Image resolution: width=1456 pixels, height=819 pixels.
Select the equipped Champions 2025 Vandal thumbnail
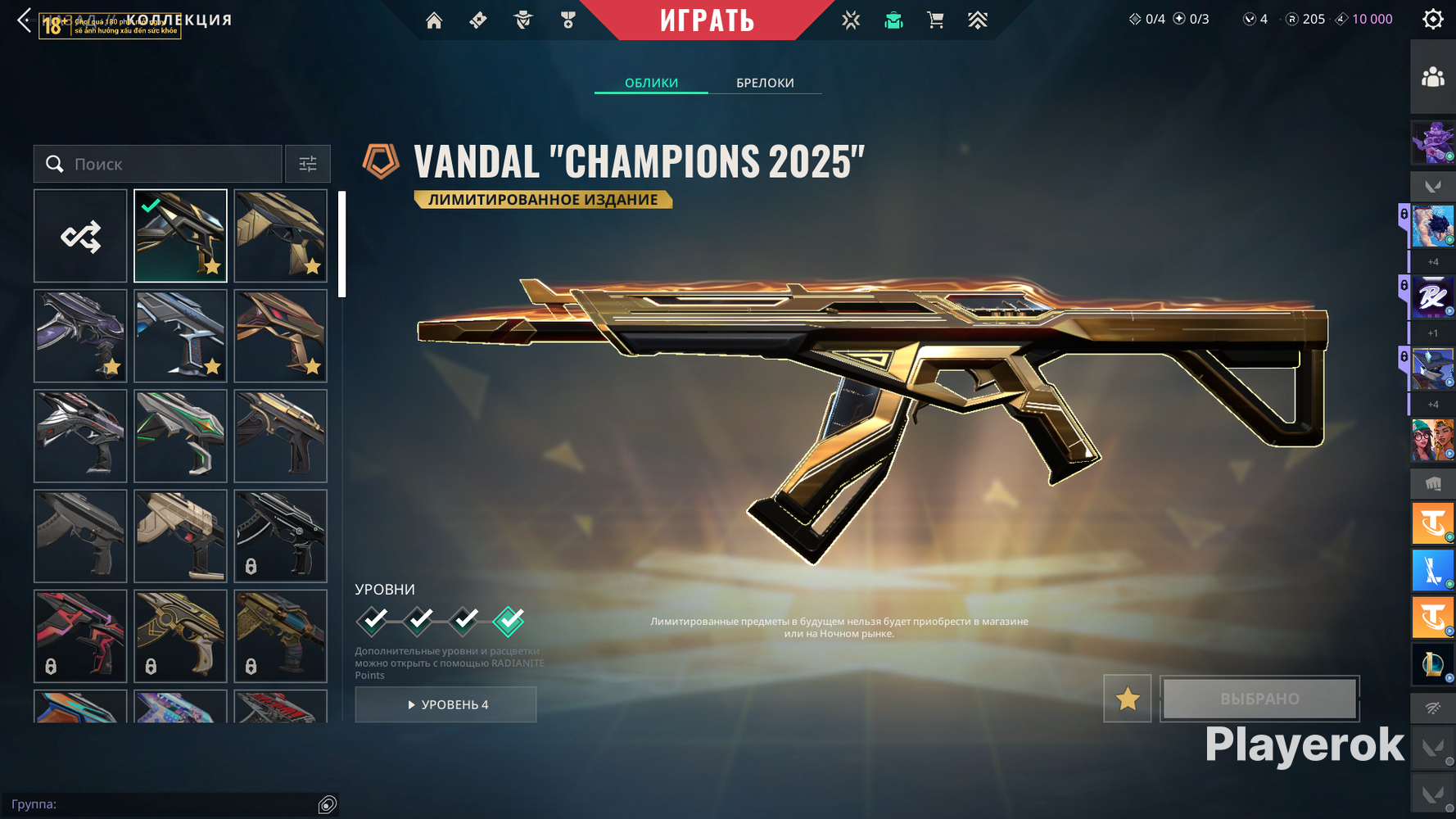[x=180, y=237]
